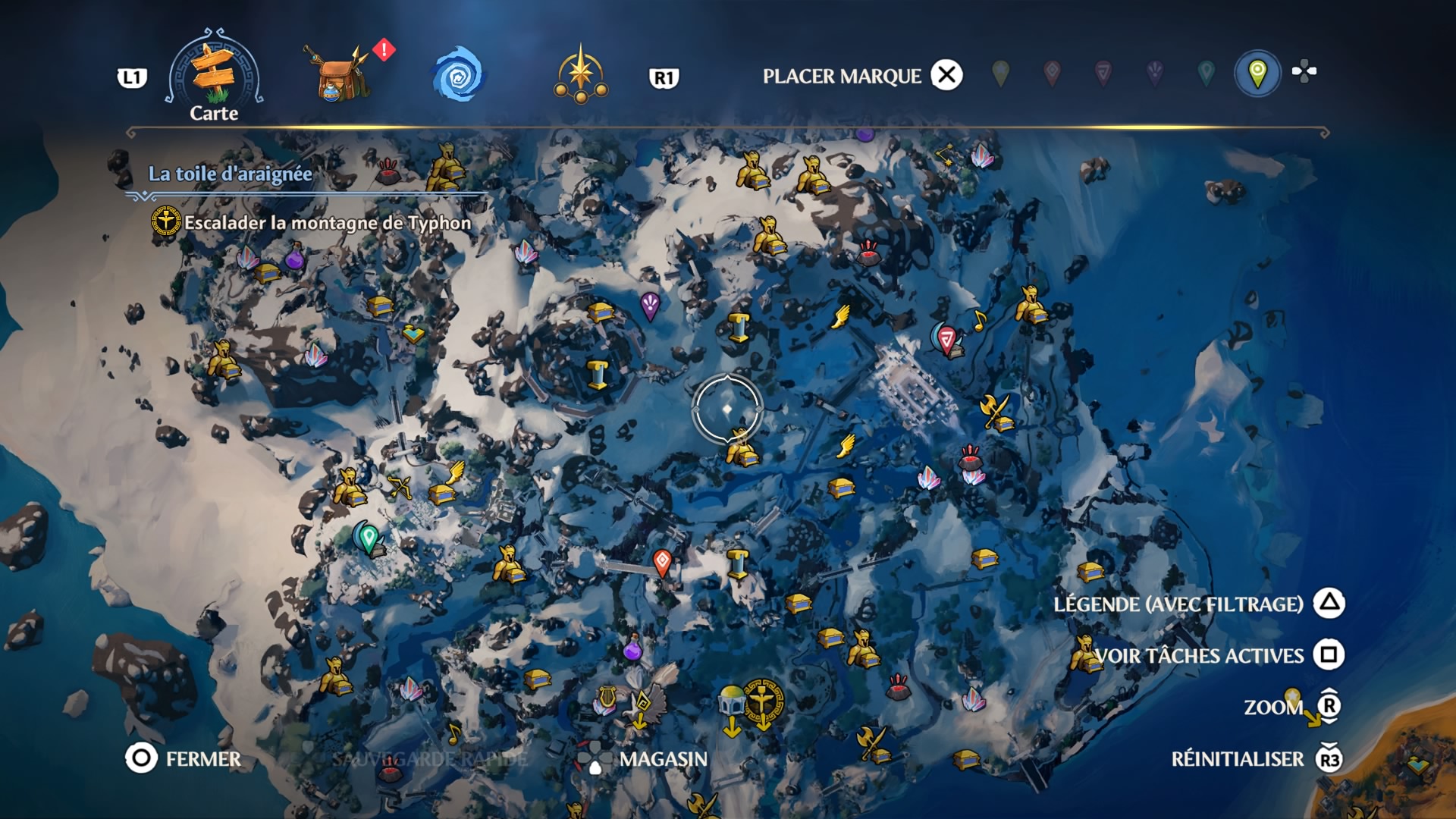
Task: Select the highlighted lime-green pin marker
Action: coord(1257,74)
